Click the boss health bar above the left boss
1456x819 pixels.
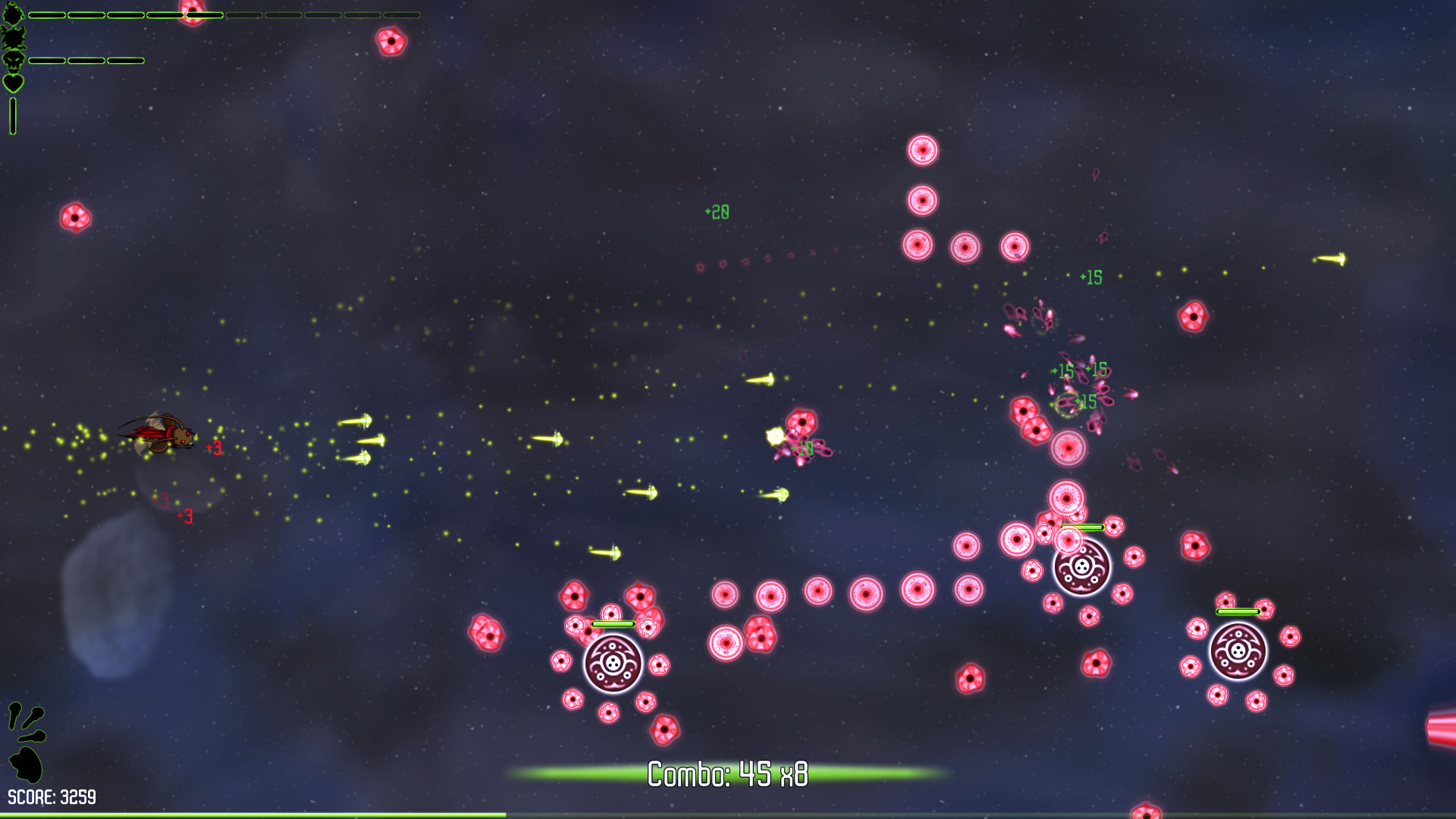click(612, 623)
